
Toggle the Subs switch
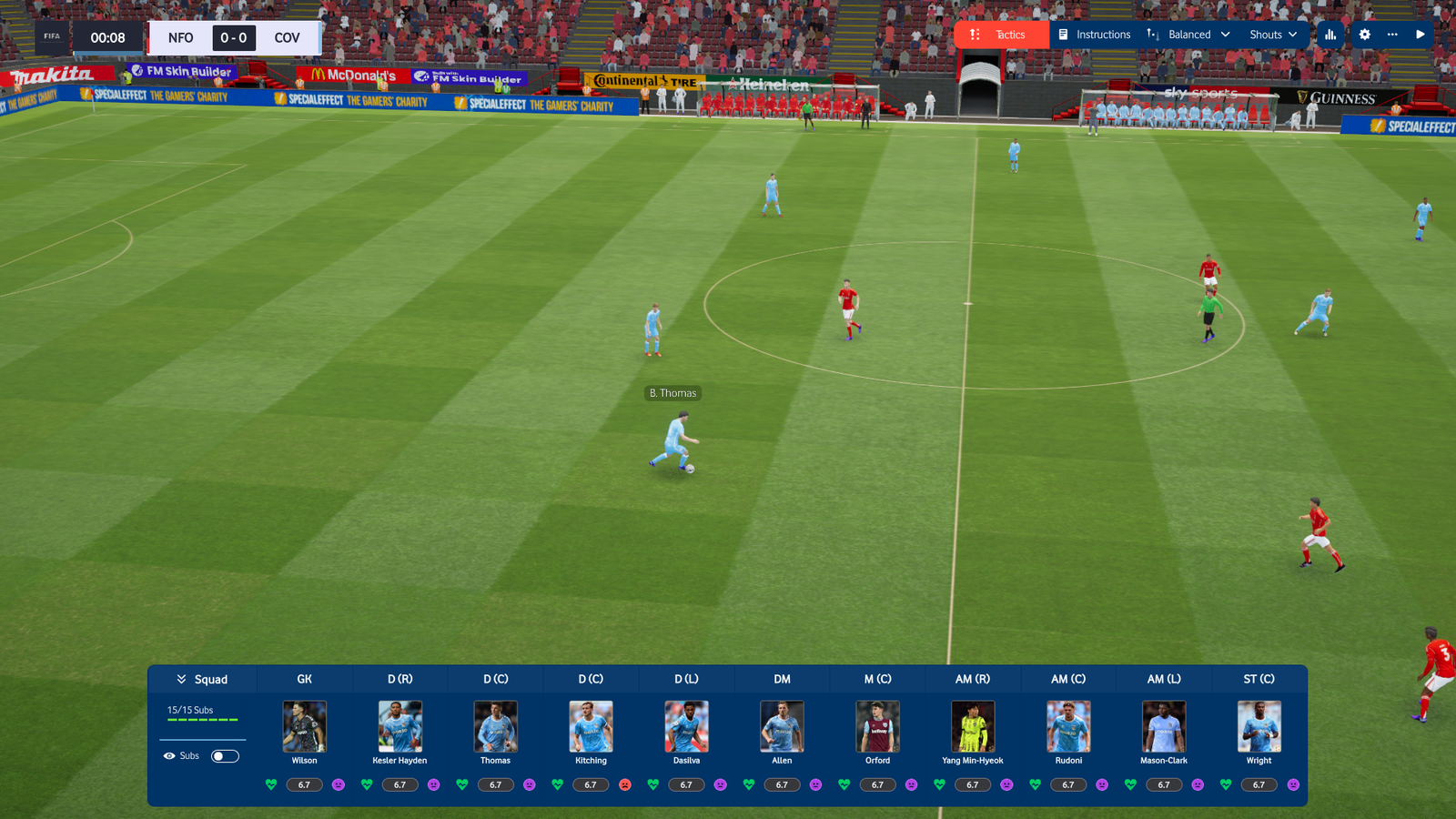[225, 756]
